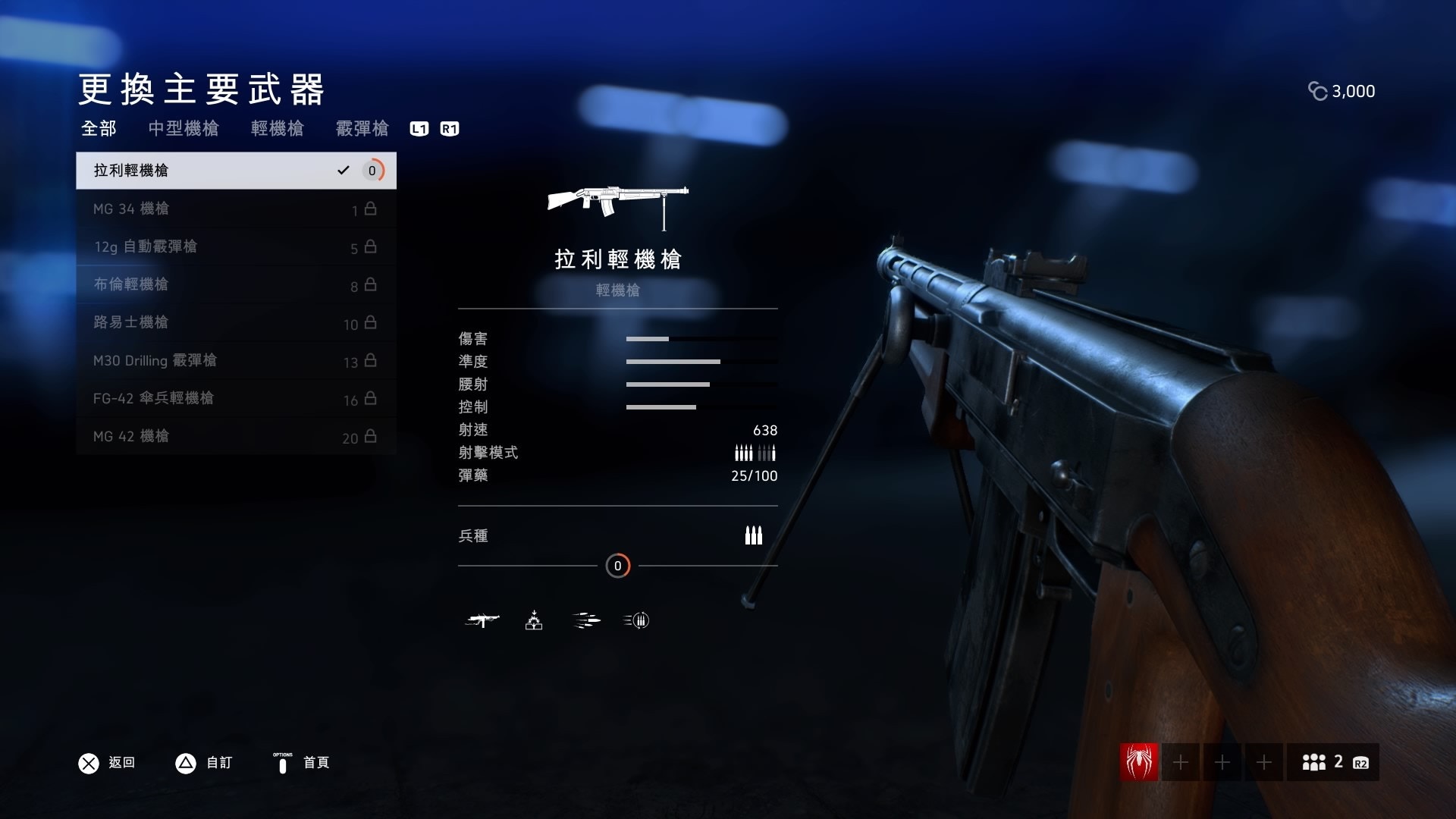Open the squad members panel icon
Viewport: 1456px width, 819px height.
(x=1332, y=762)
